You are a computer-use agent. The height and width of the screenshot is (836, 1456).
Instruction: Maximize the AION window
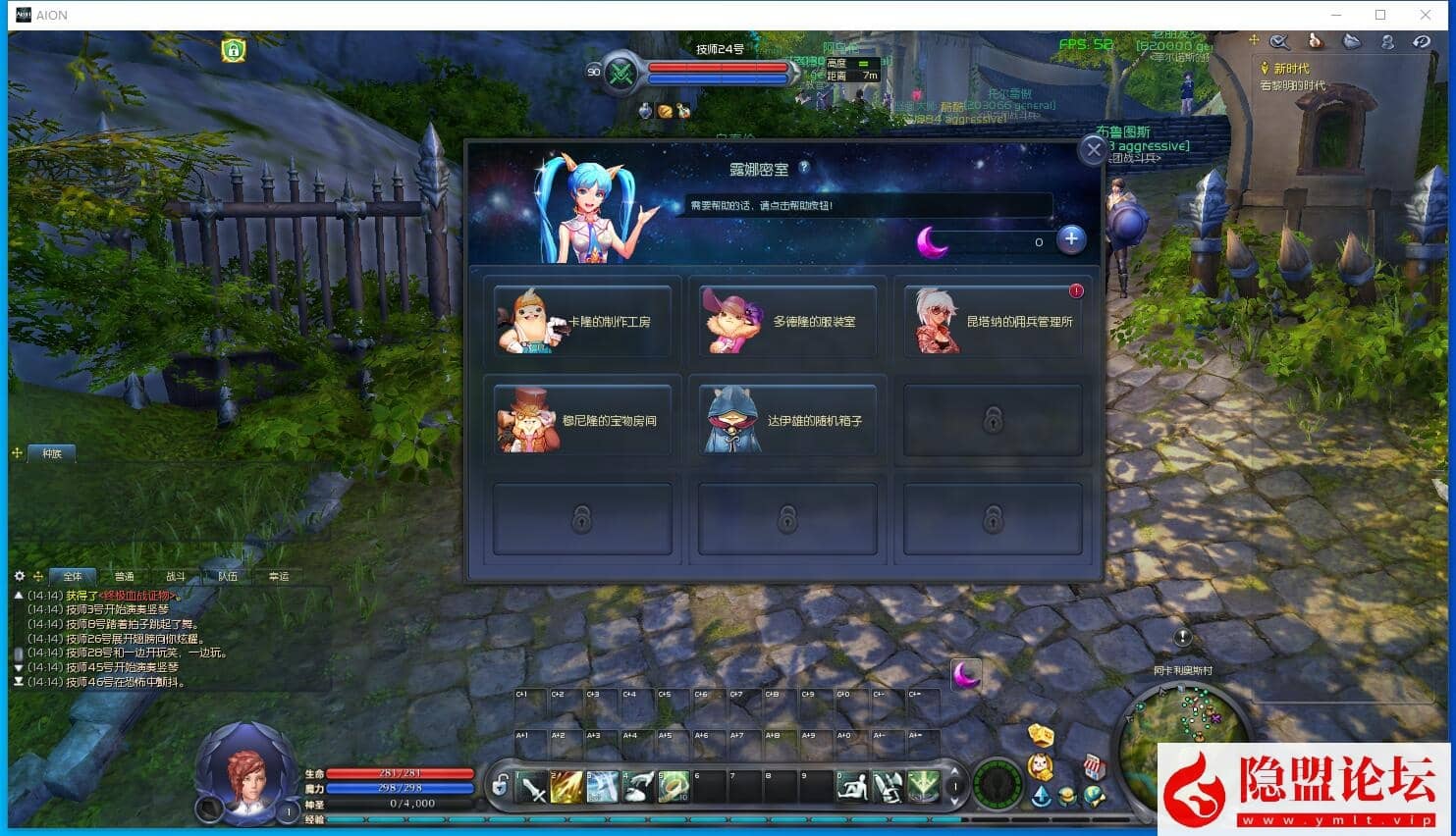1380,15
